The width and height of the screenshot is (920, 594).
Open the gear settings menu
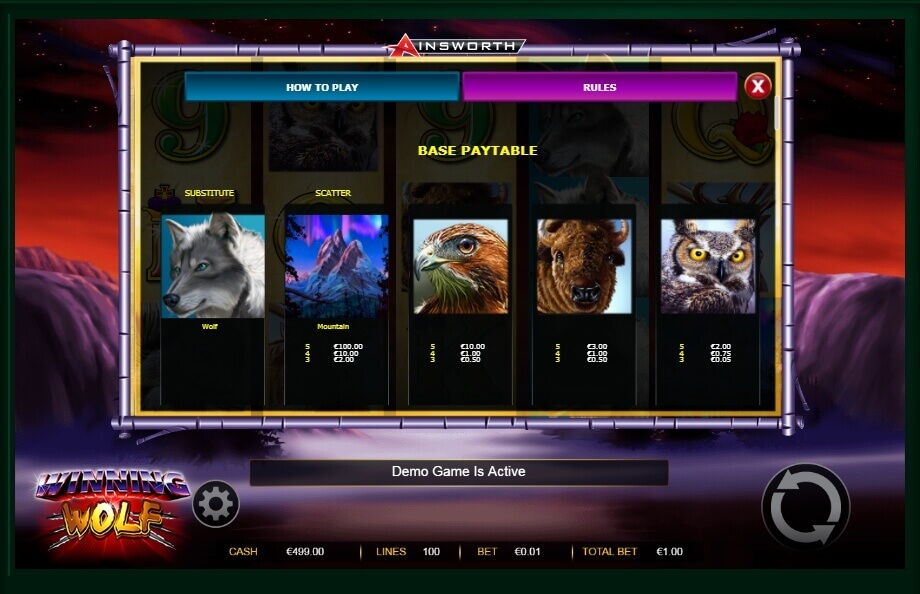pyautogui.click(x=215, y=504)
